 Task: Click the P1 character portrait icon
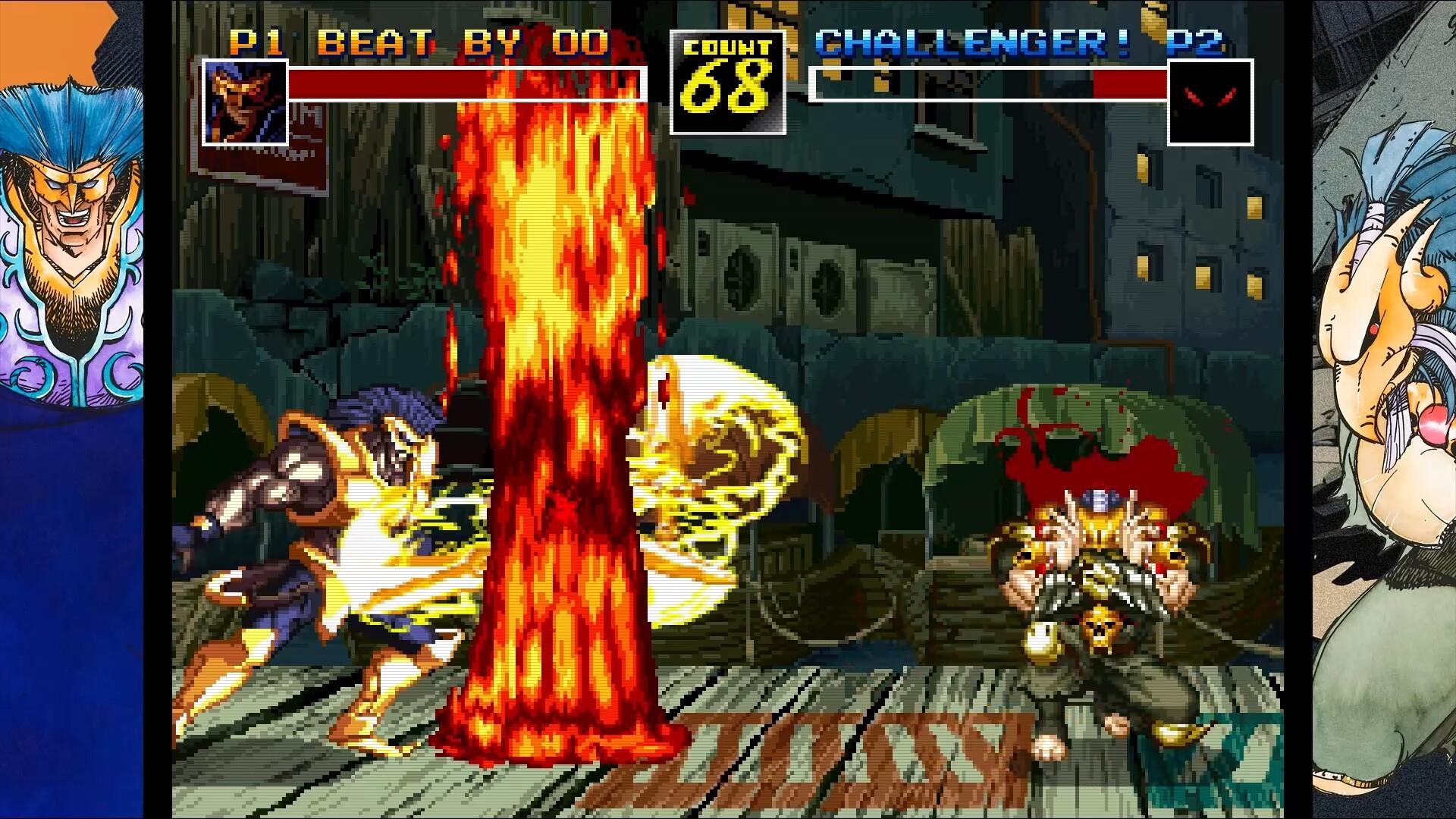click(244, 102)
